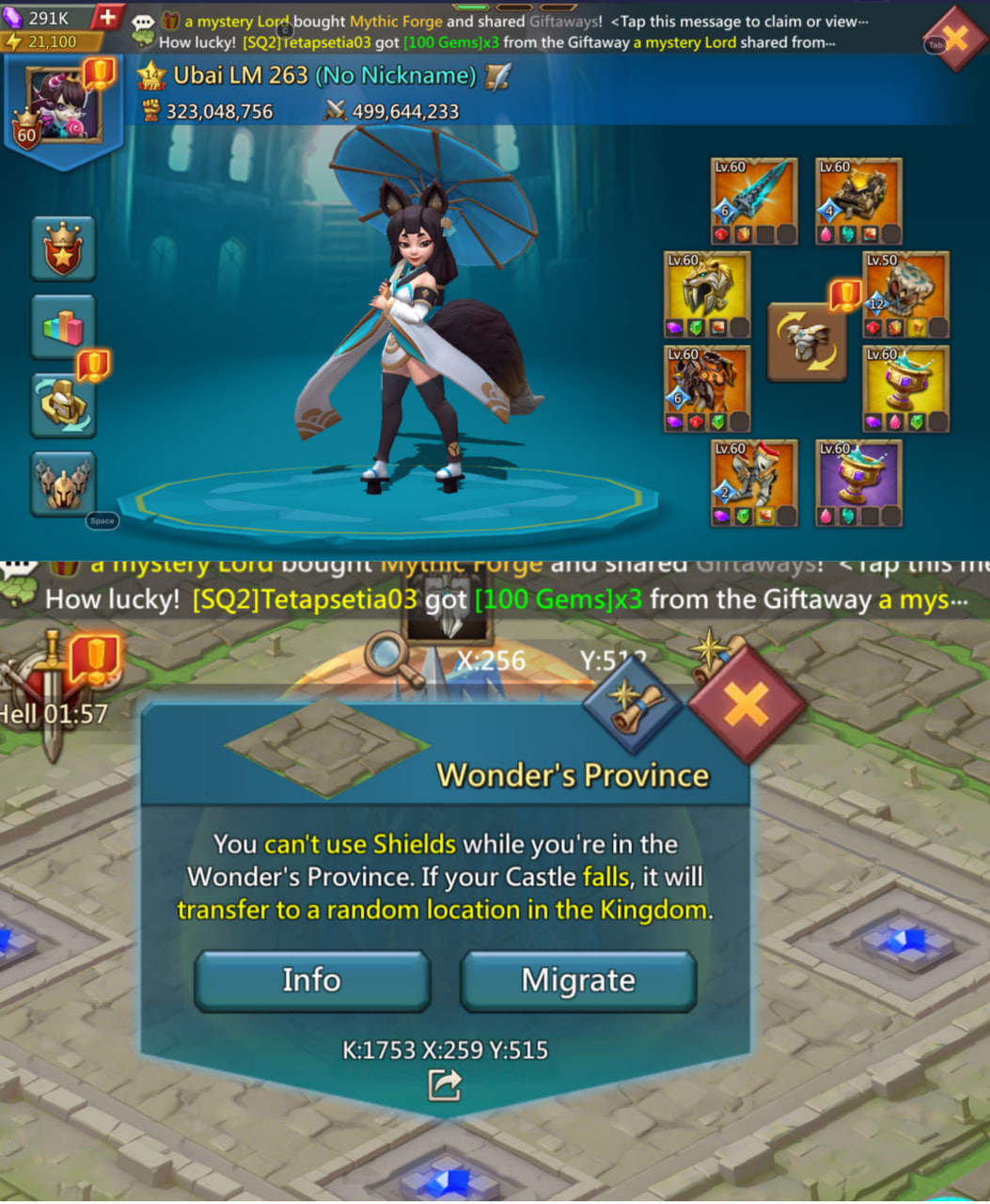990x1204 pixels.
Task: Select the Lv.60 purple-background chalice slot
Action: click(857, 483)
